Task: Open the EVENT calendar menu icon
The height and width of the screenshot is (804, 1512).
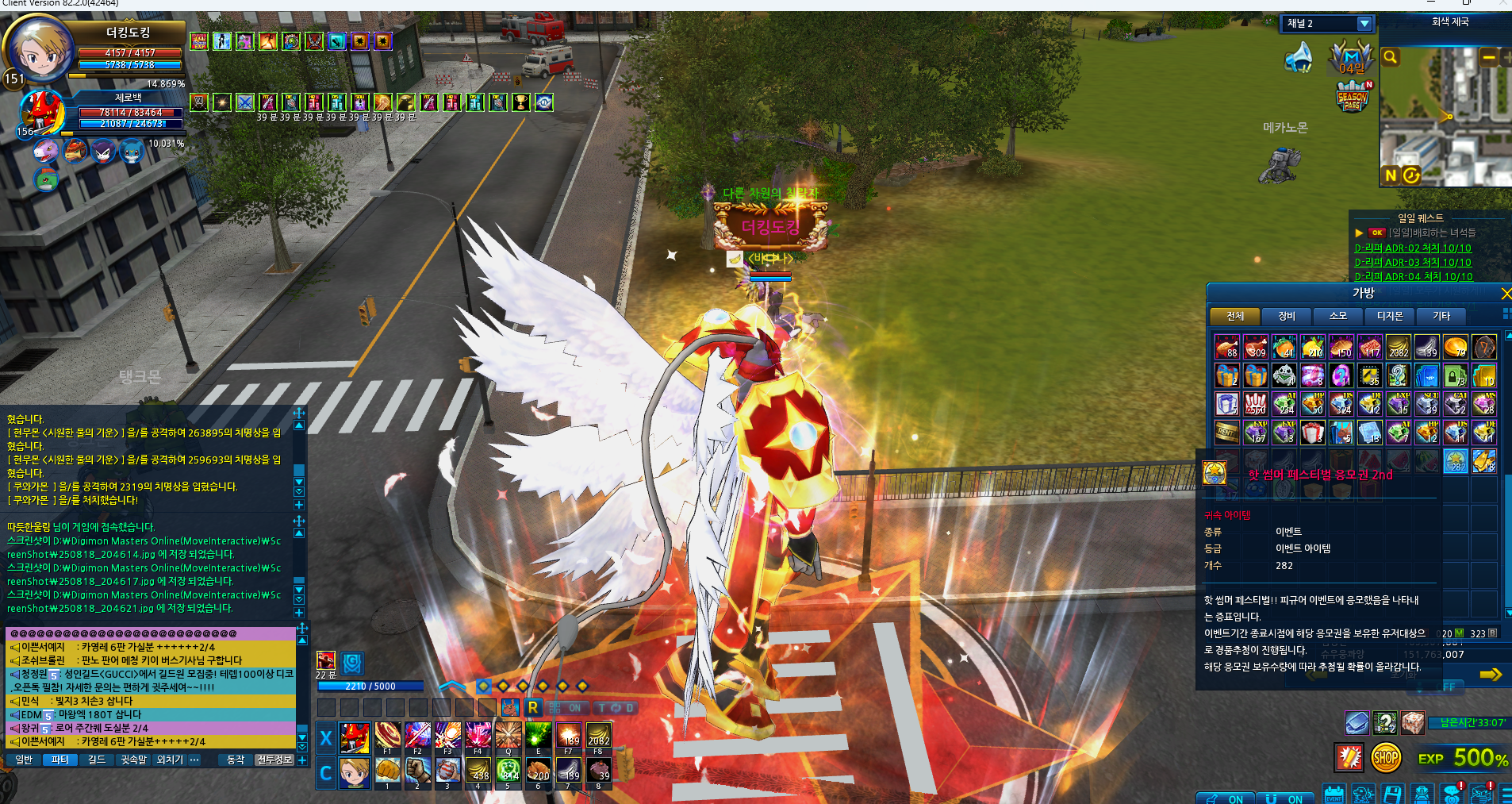Action: (1334, 794)
